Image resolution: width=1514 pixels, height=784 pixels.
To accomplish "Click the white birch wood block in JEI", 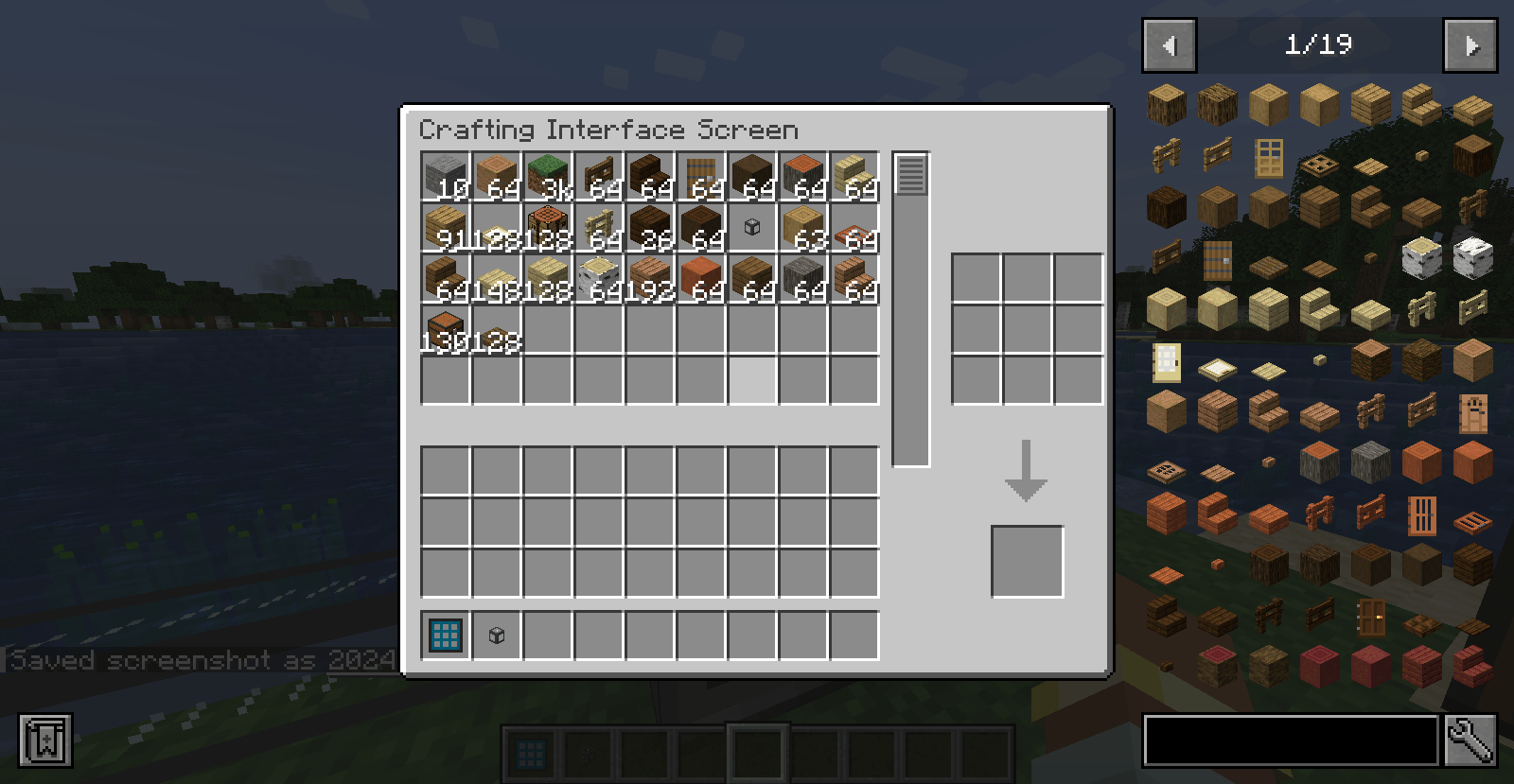I will click(1473, 258).
